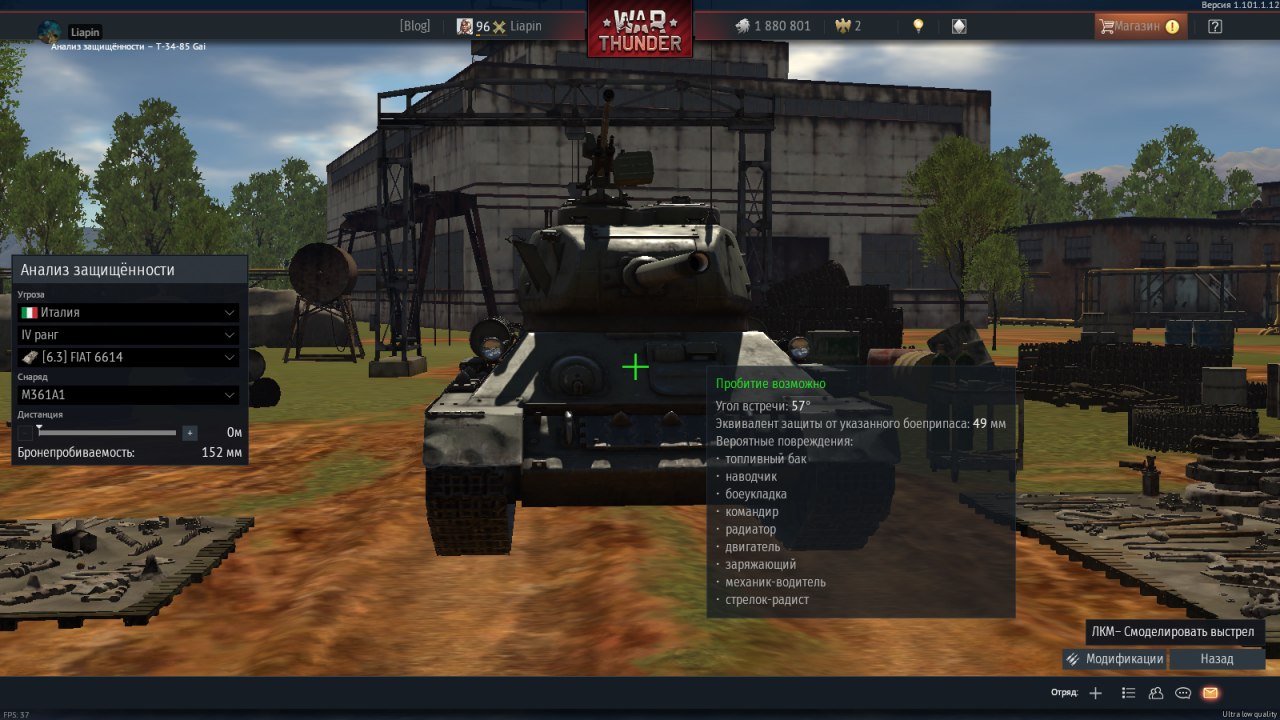Open the glowing mail envelope icon

[x=1210, y=693]
